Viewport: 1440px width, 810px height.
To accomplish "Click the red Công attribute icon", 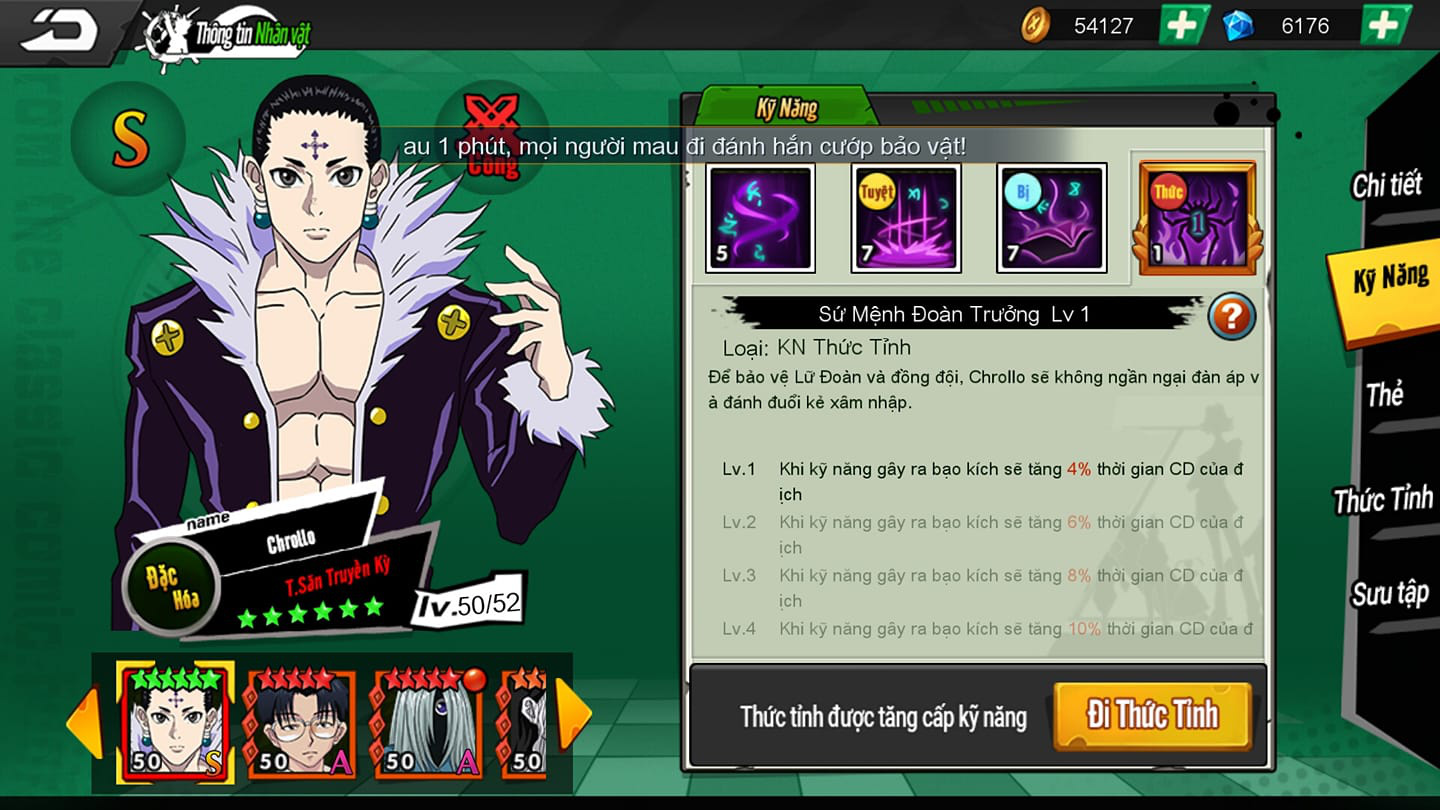I will point(490,140).
